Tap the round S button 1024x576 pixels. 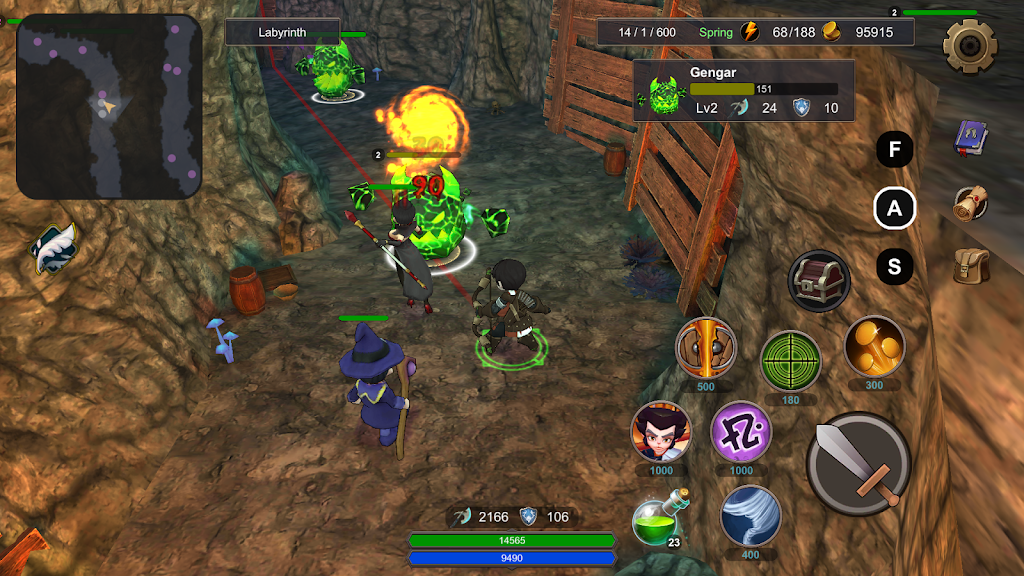[x=895, y=267]
